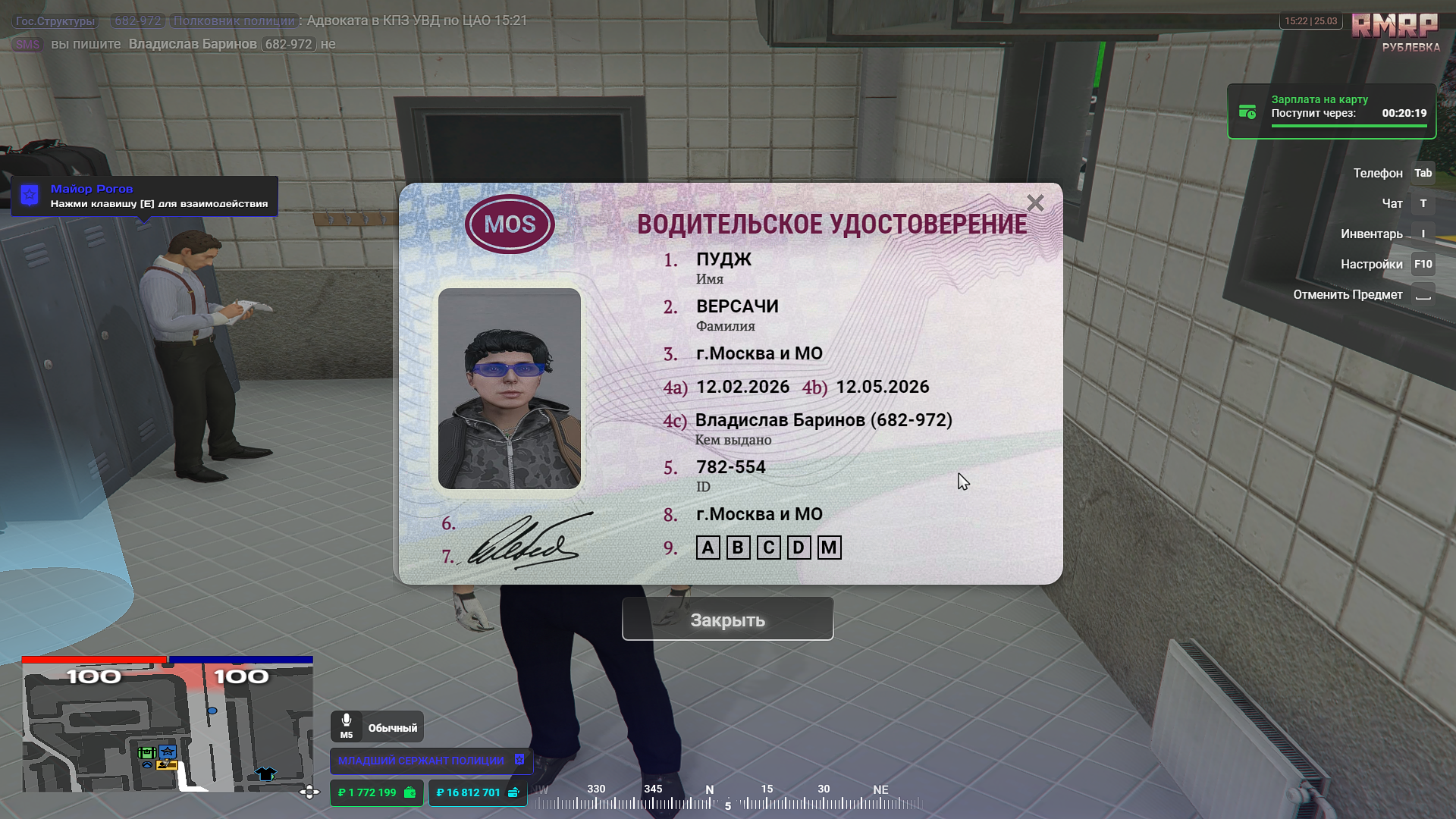Open Настройки from the side menu

click(1371, 265)
